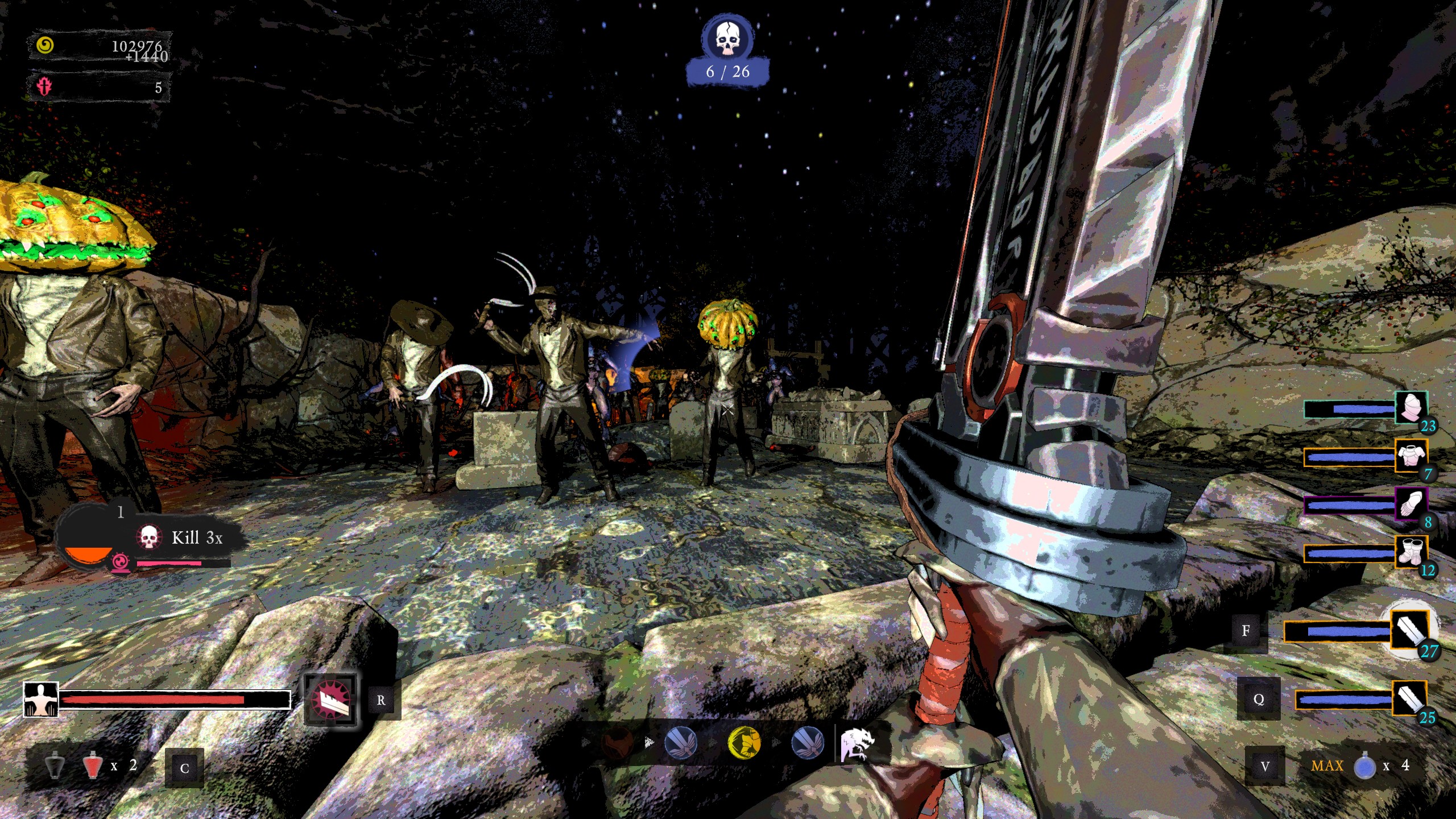Activate the crimson blade special ability
The width and height of the screenshot is (1456, 819).
331,700
